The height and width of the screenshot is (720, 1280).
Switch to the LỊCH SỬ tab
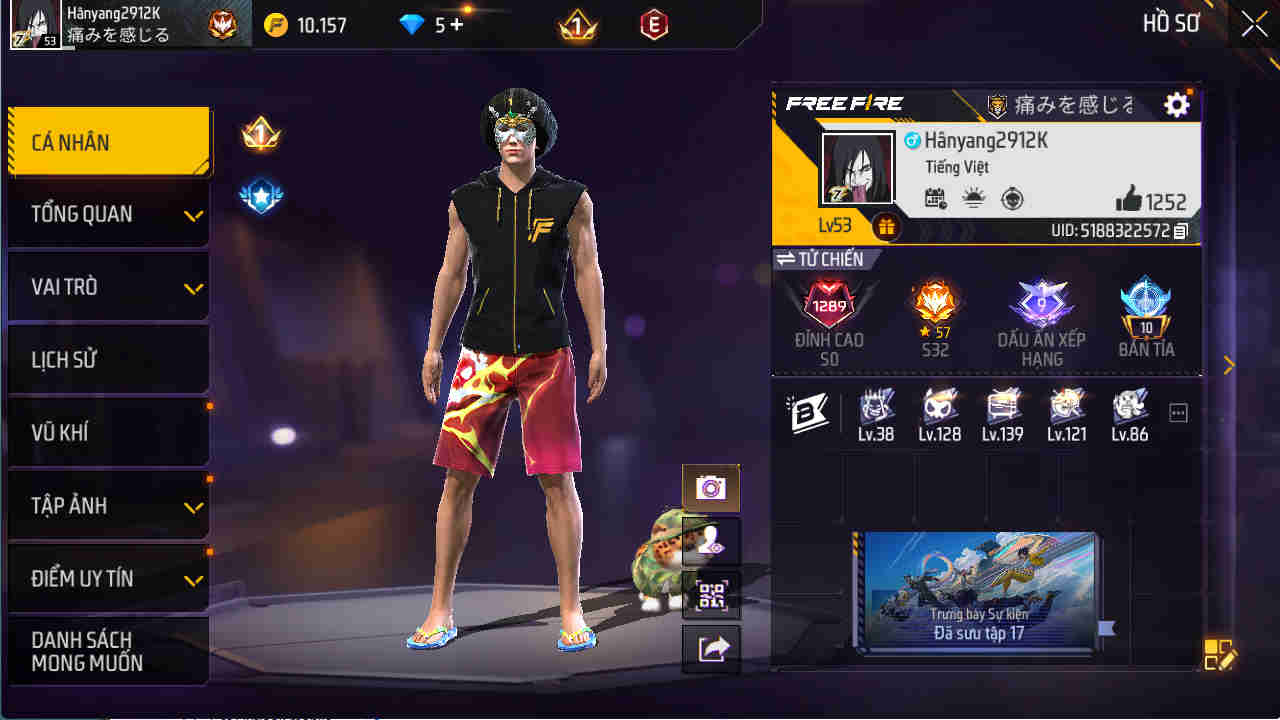(x=107, y=358)
